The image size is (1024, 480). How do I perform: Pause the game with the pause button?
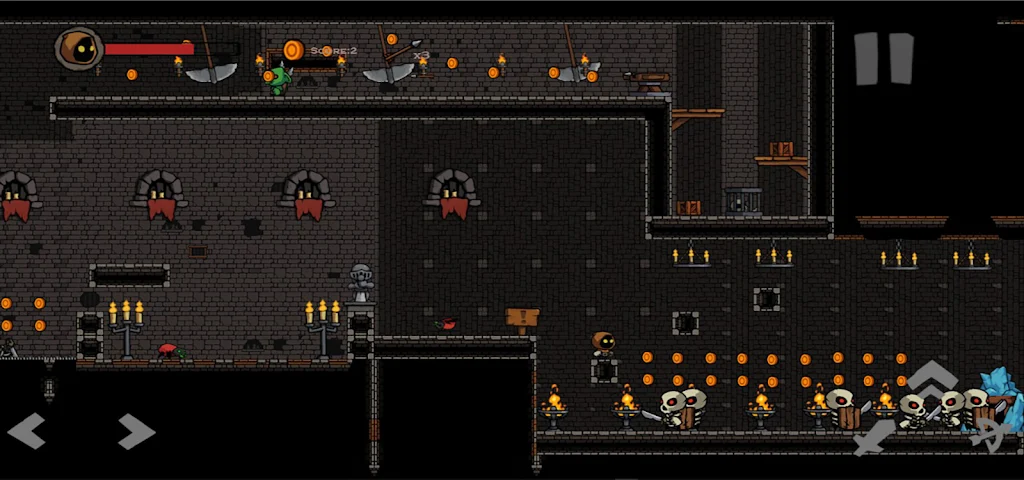point(884,58)
